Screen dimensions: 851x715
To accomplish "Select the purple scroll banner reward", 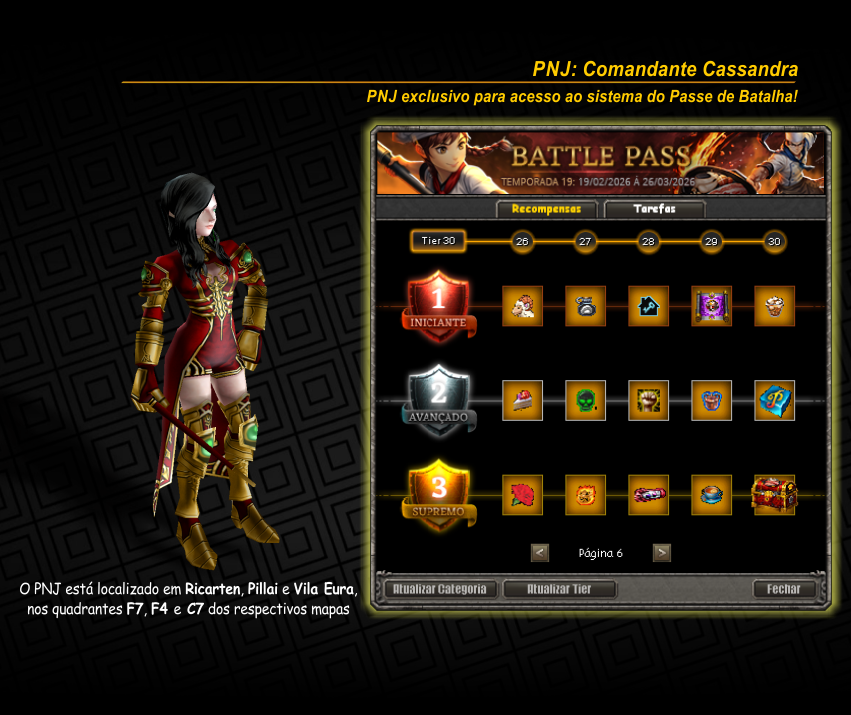I will click(711, 306).
